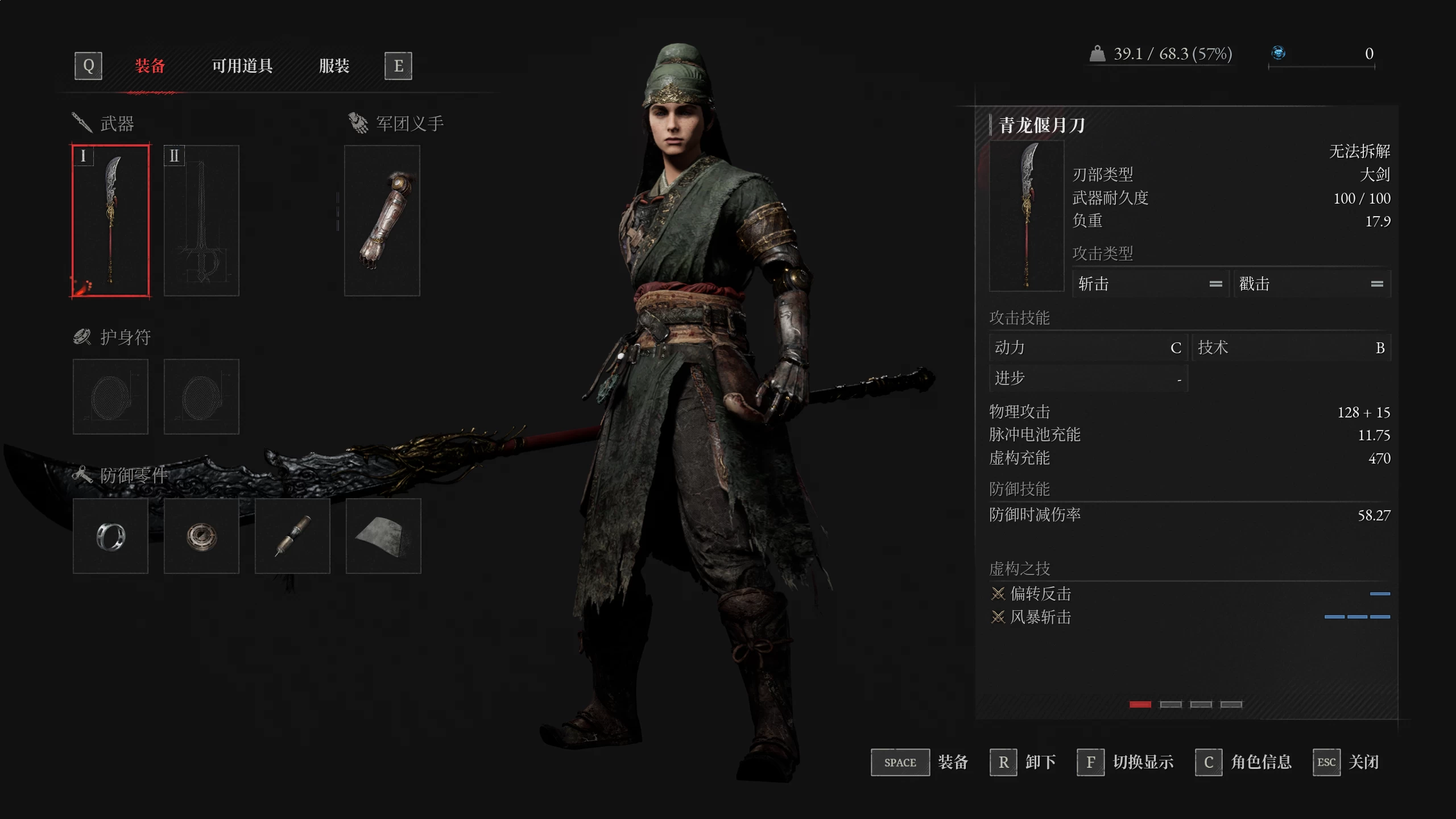Select the 青龙偃月刀 weapon slot I
This screenshot has height=819, width=1456.
tap(110, 220)
